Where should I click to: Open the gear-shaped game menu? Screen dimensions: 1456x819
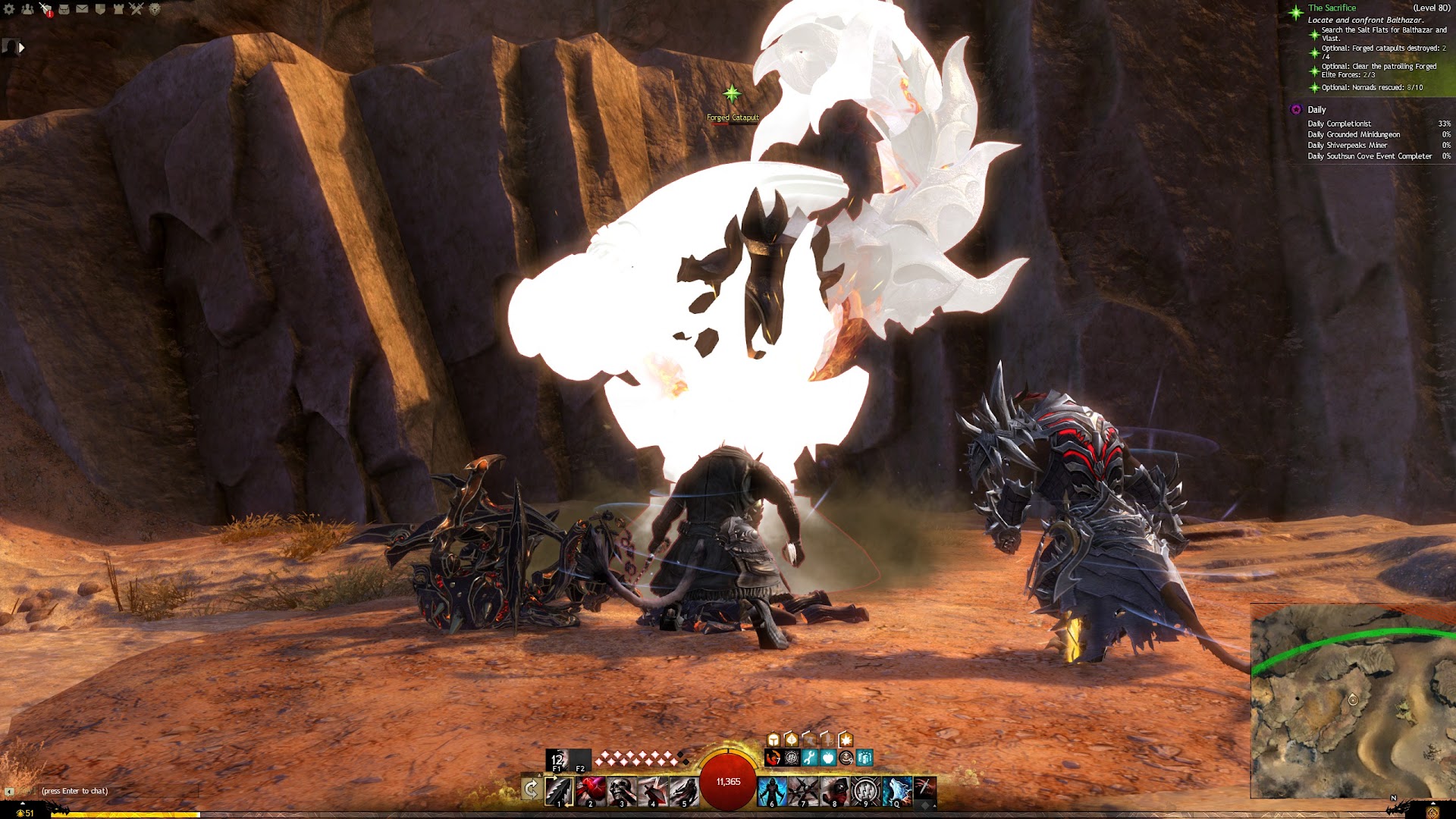tap(9, 9)
